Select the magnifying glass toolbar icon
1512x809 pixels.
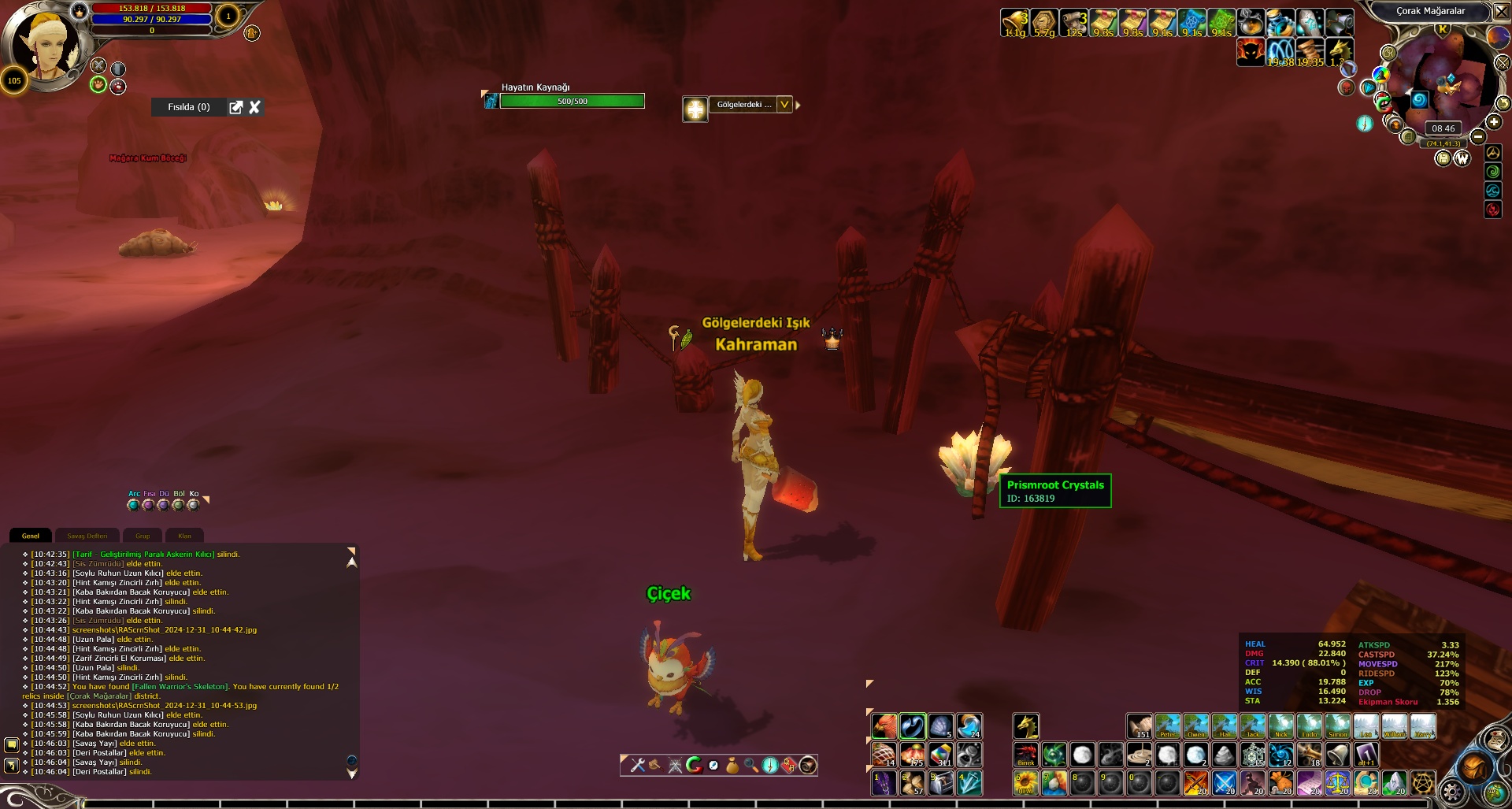point(750,765)
